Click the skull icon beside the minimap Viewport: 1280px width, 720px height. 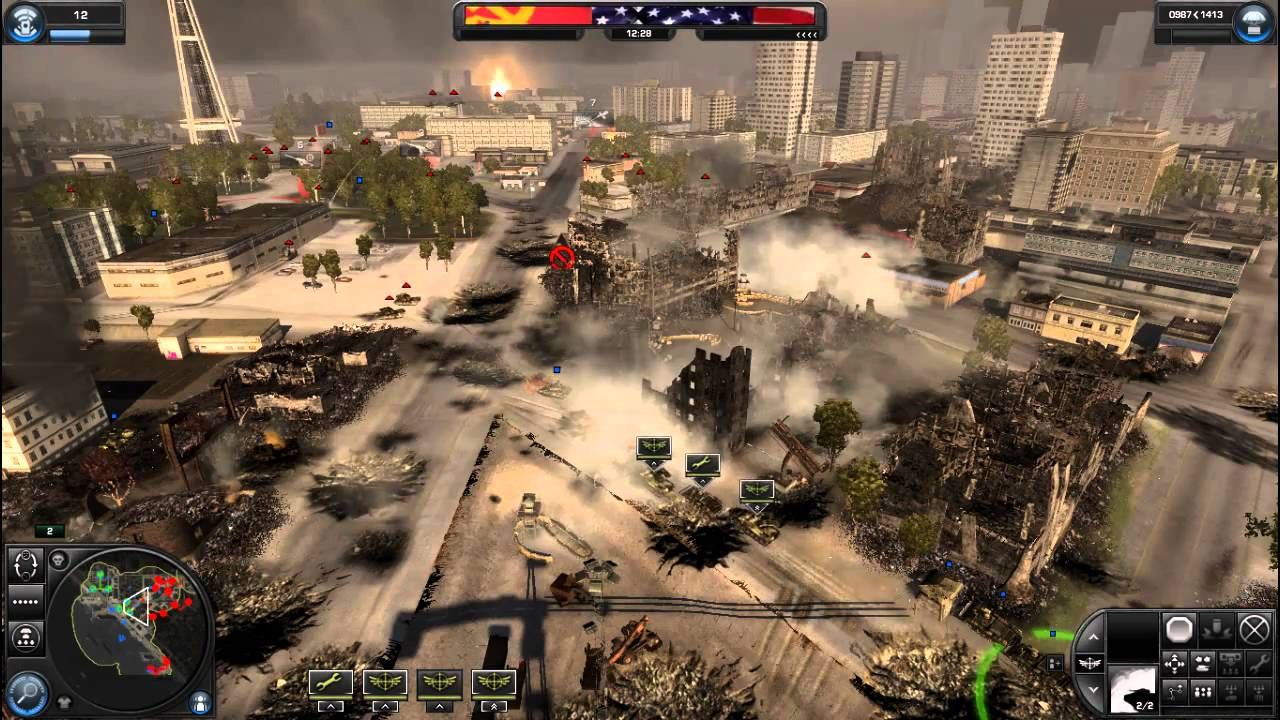coord(58,560)
